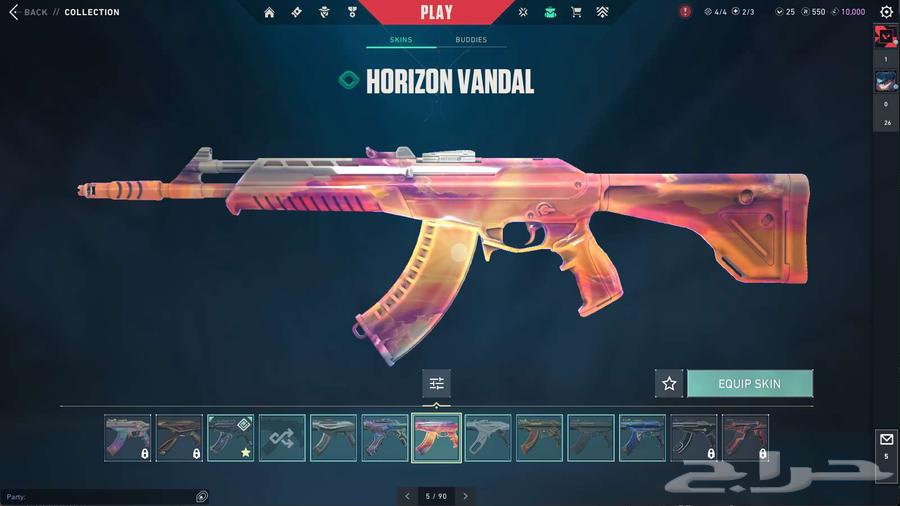
Task: Click the red alert exclamation icon
Action: pos(685,12)
